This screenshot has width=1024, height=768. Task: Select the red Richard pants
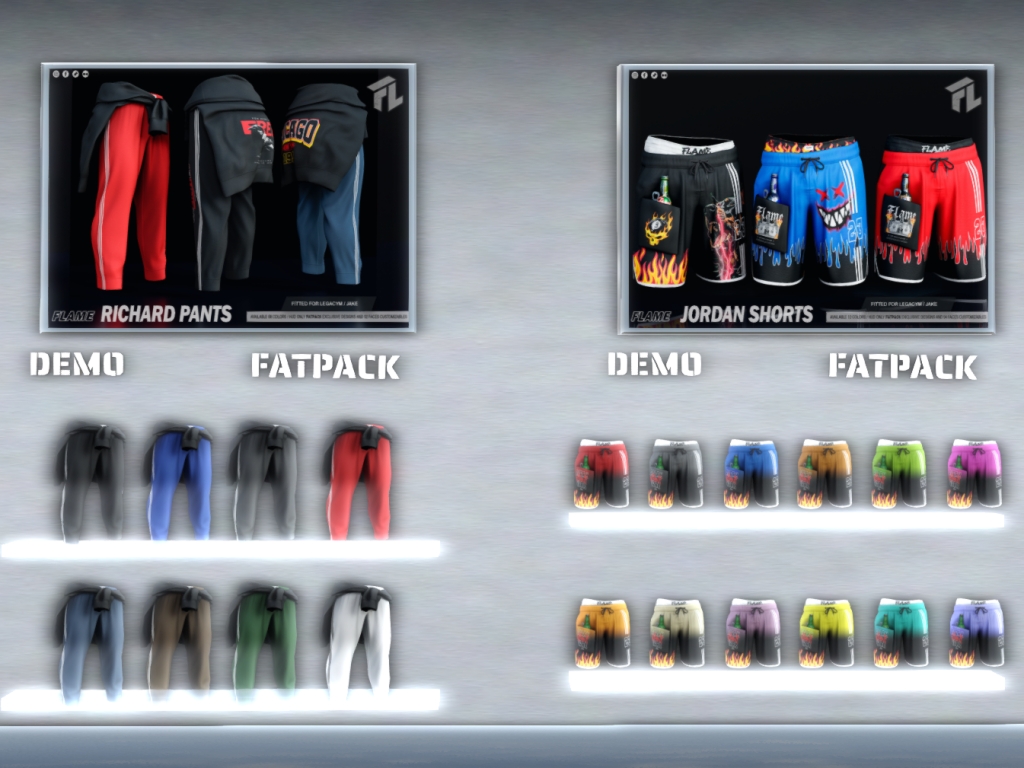point(357,482)
